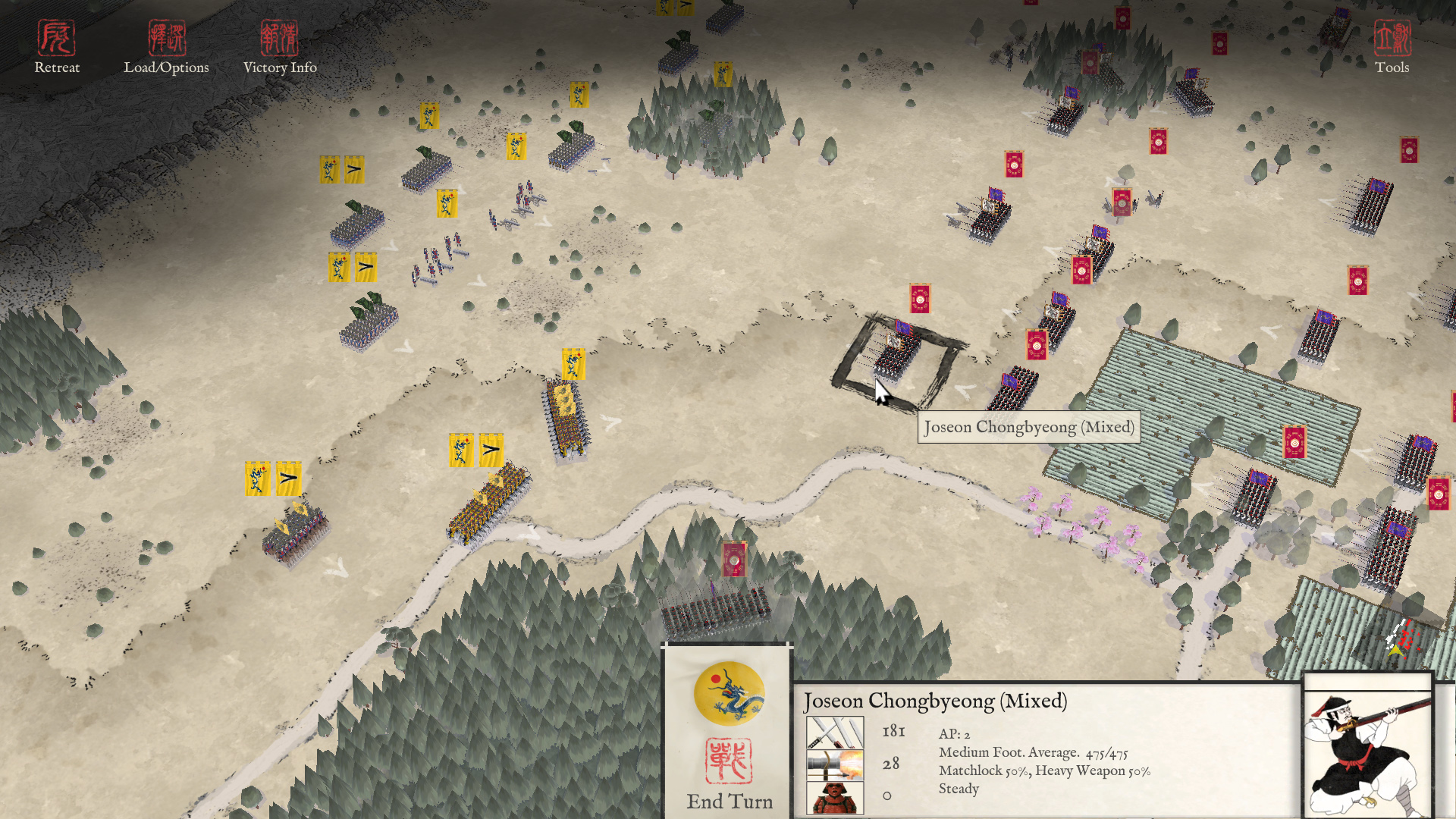Click the firing matchlock ranged stat icon
1456x819 pixels.
tap(836, 763)
